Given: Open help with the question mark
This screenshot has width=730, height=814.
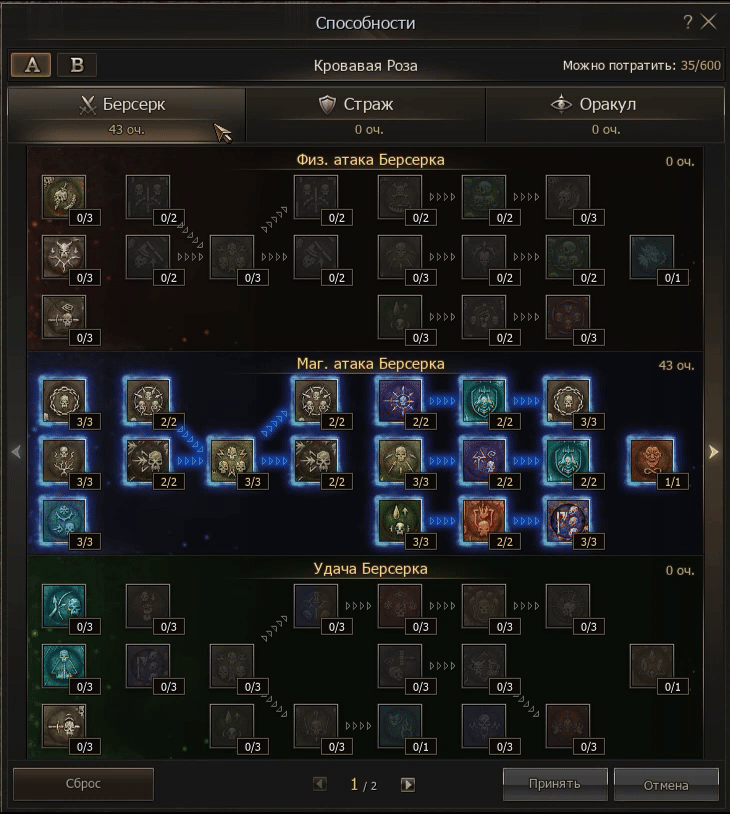Looking at the screenshot, I should point(688,22).
